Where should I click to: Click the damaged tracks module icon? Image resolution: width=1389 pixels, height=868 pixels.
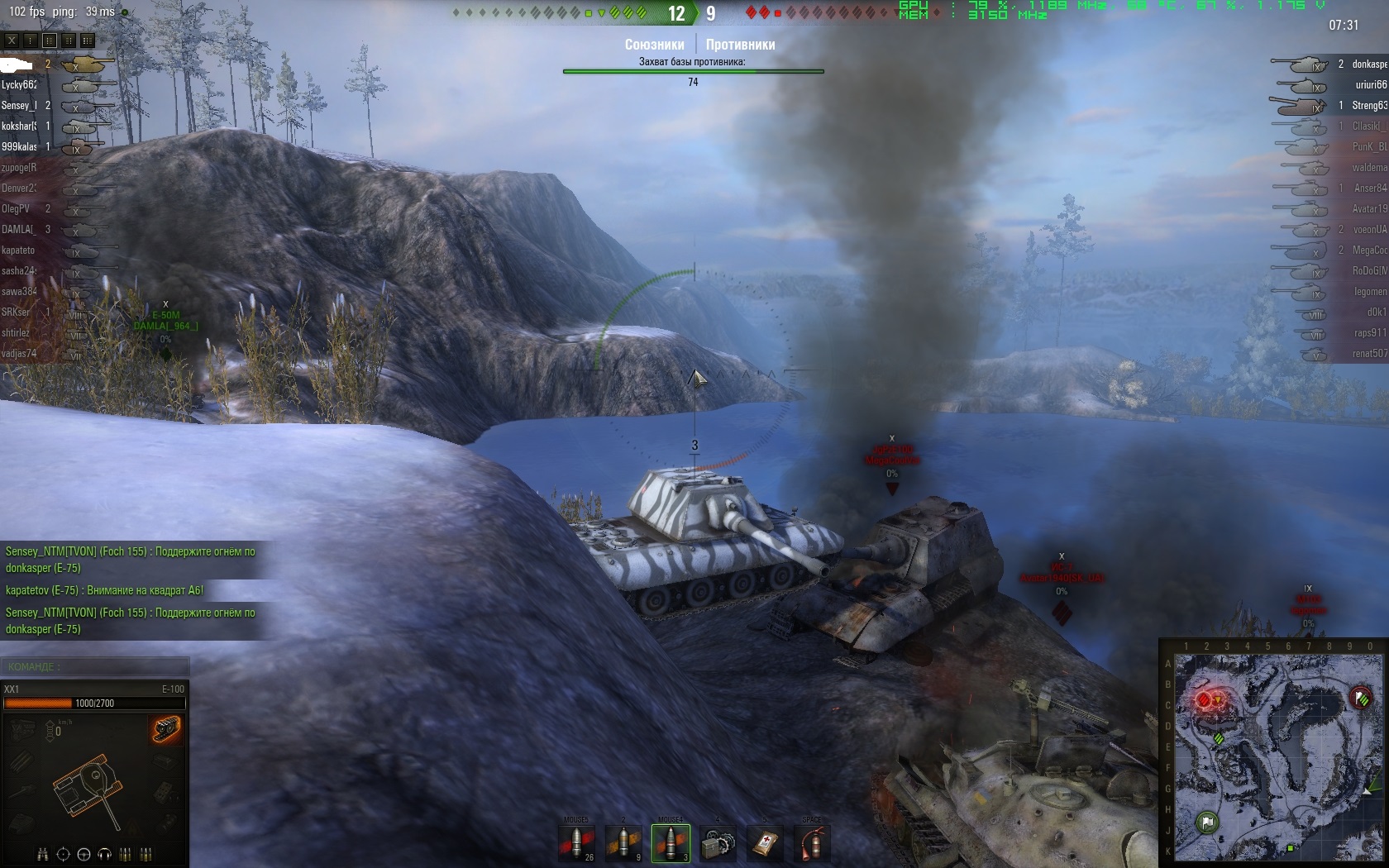pyautogui.click(x=166, y=729)
